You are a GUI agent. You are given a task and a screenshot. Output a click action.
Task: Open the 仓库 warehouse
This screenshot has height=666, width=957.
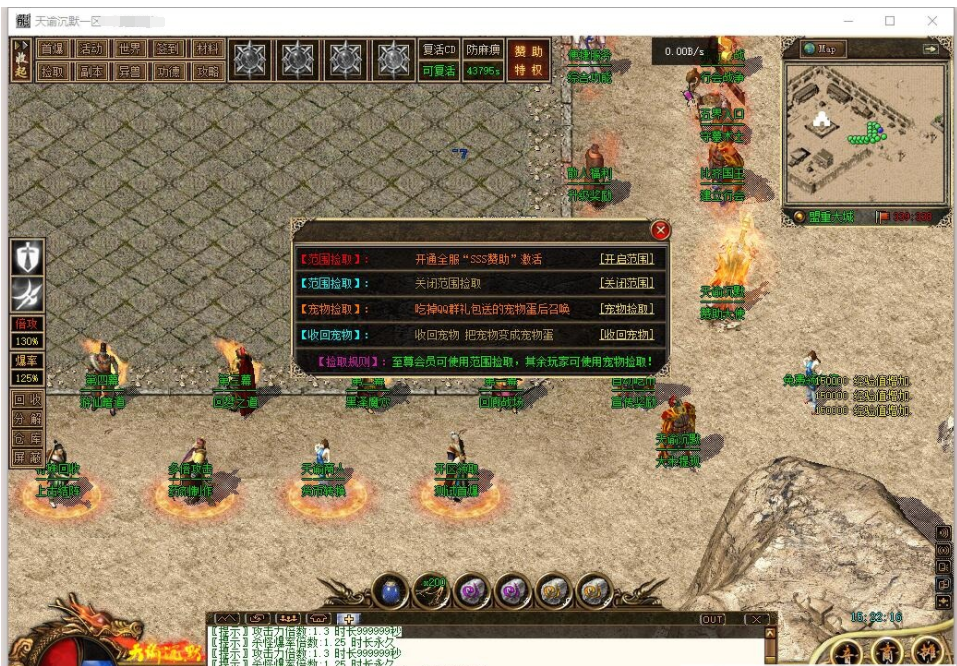pos(26,439)
